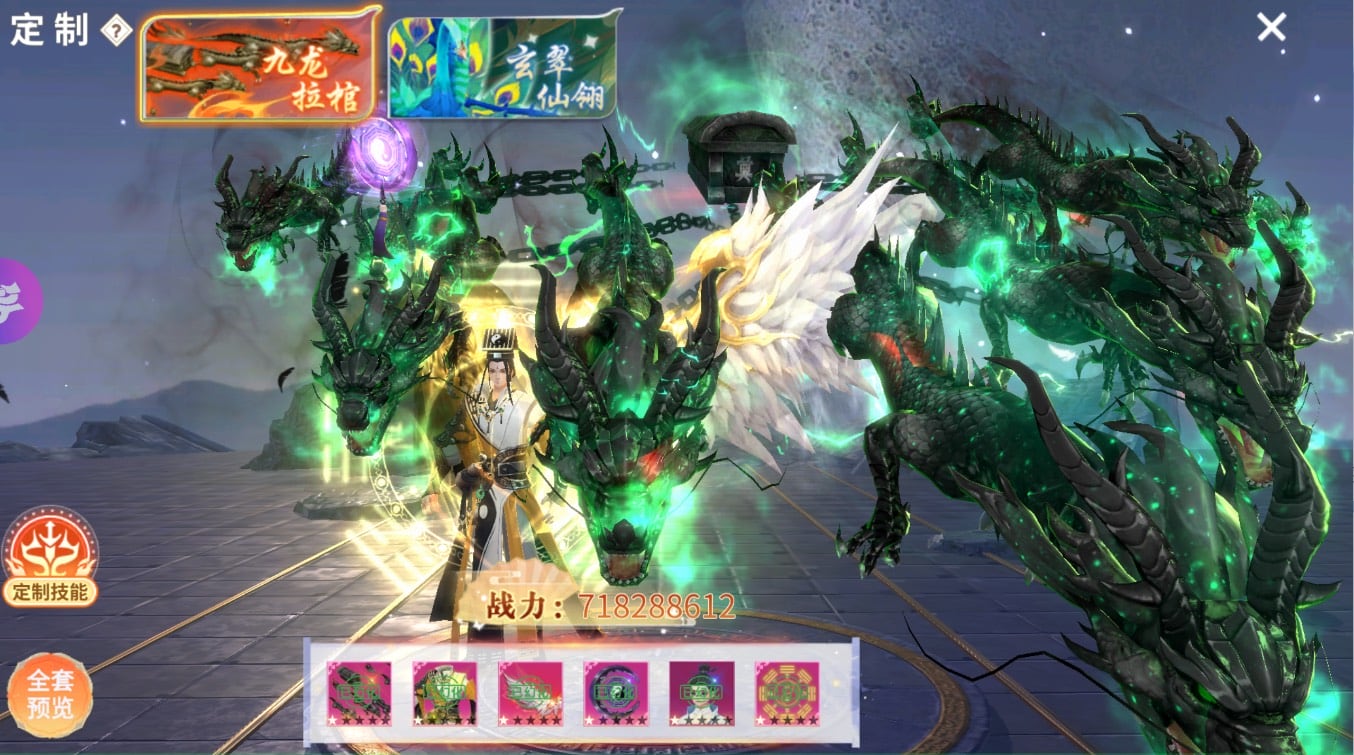The height and width of the screenshot is (755, 1354).
Task: Switch to the 玄翠仙翎 set tab
Action: [503, 65]
